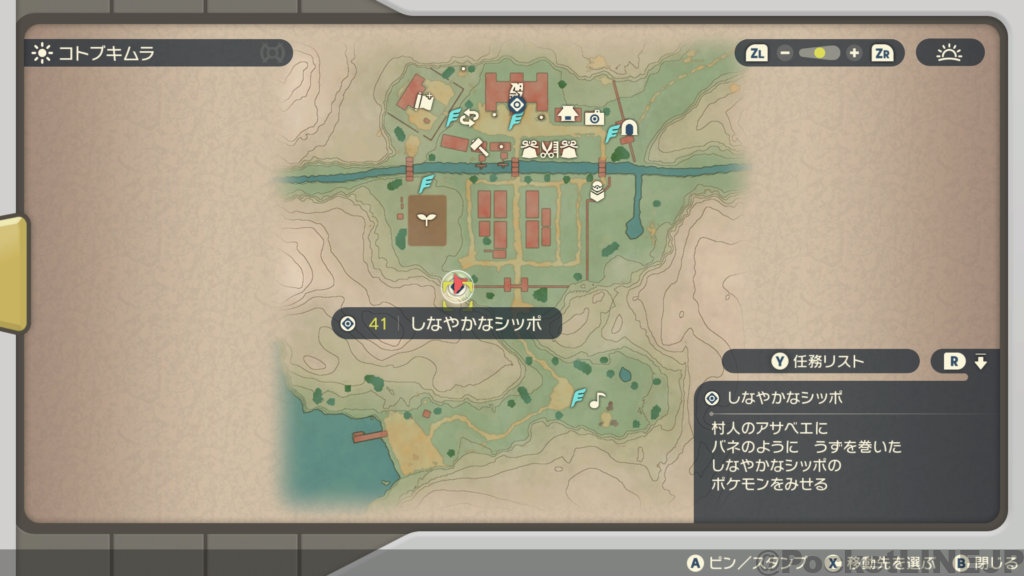Select request 41 しなやかなシッポ label
This screenshot has height=576, width=1024.
pos(446,323)
